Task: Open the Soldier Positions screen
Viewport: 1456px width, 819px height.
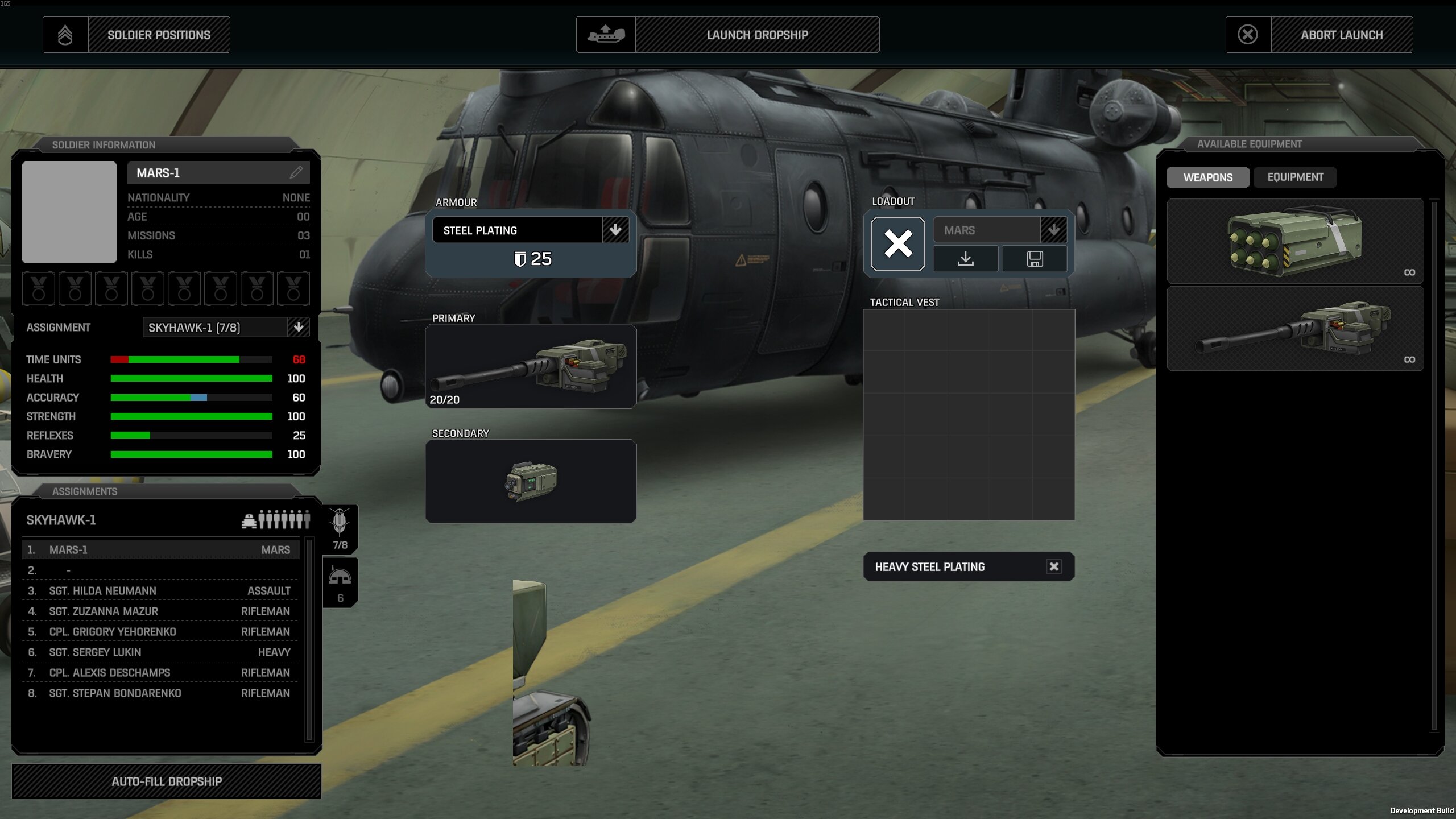Action: click(136, 35)
